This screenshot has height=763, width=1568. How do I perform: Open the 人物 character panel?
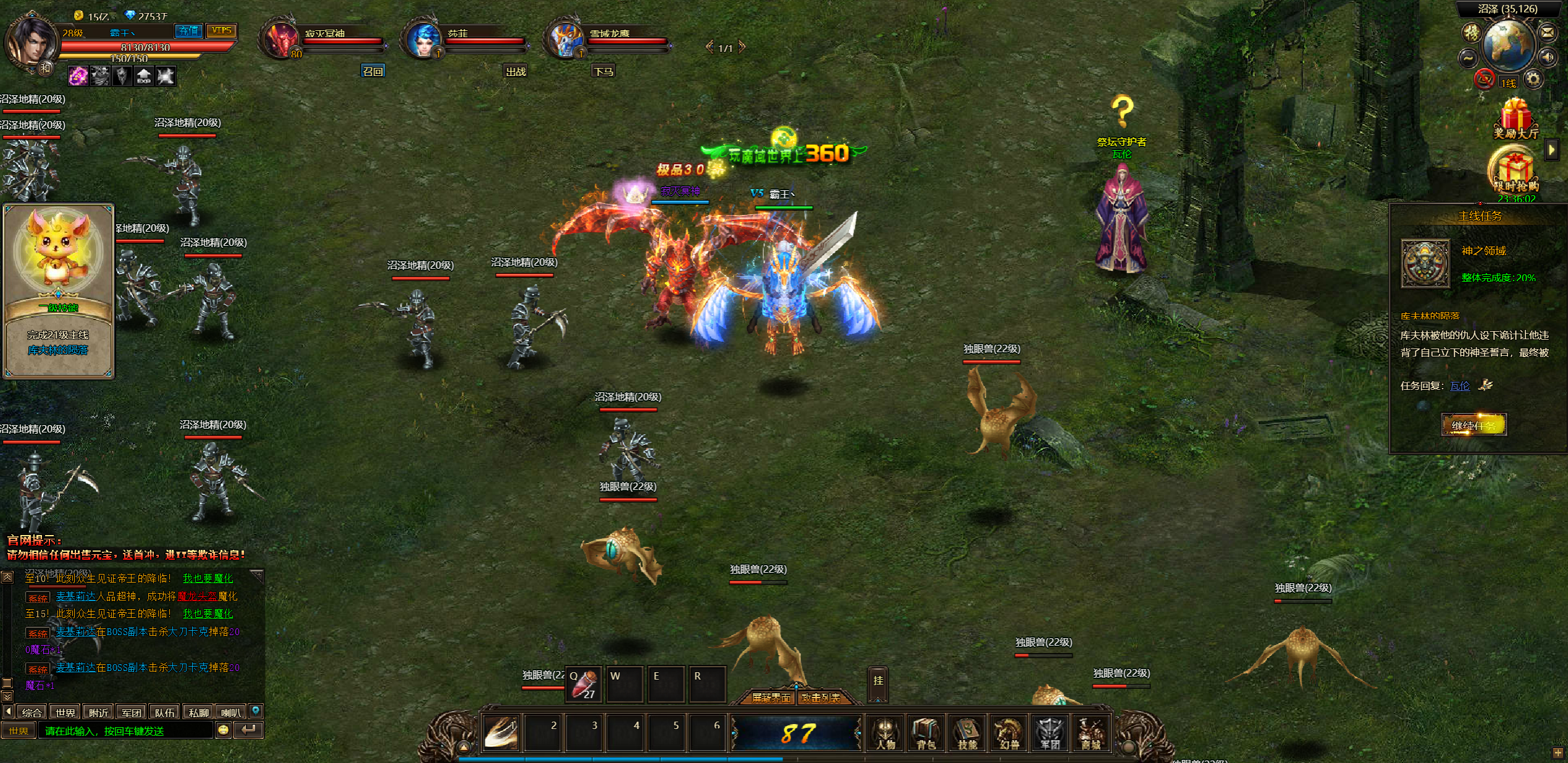pos(886,733)
